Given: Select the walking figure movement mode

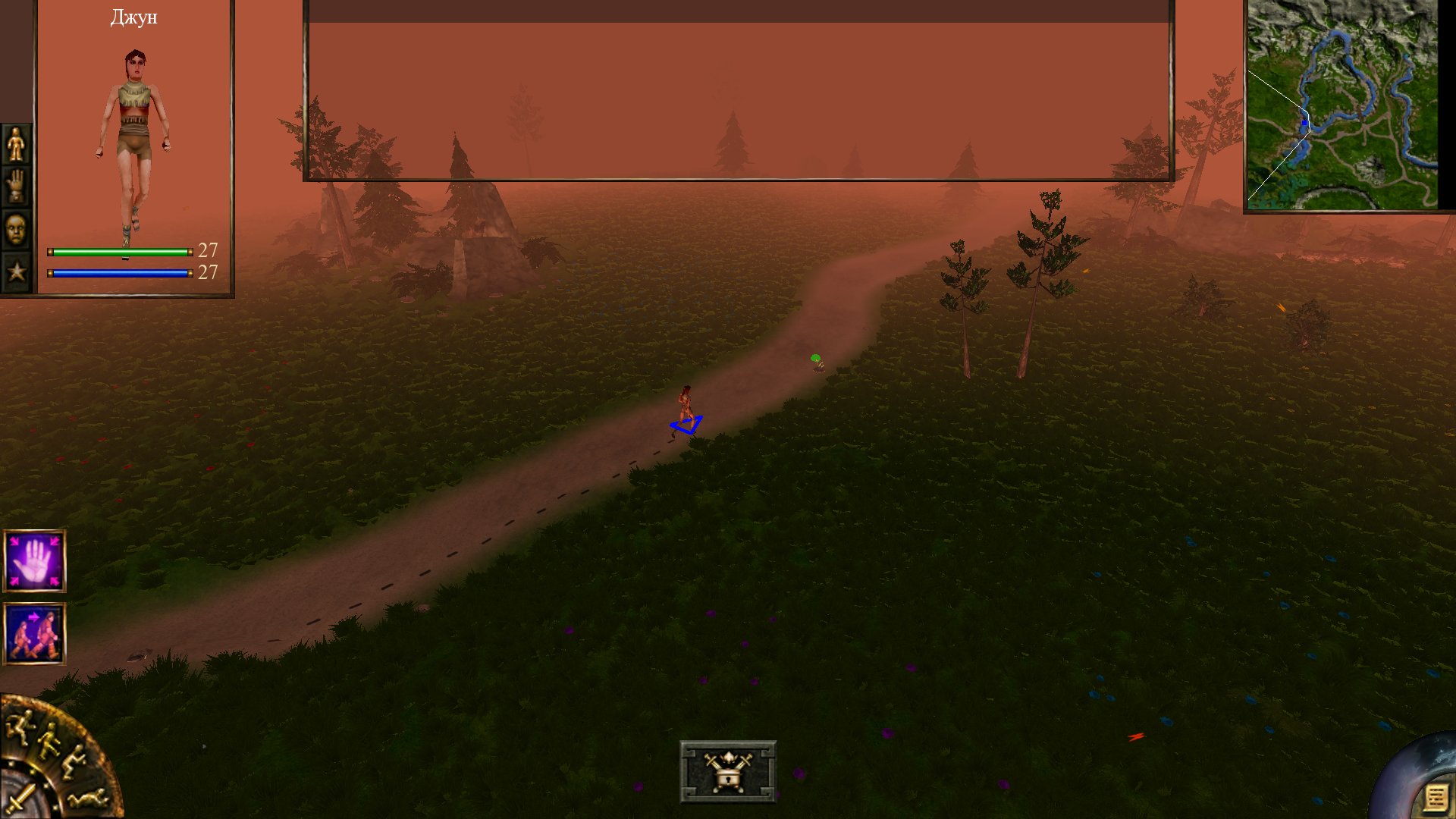Looking at the screenshot, I should [x=49, y=739].
